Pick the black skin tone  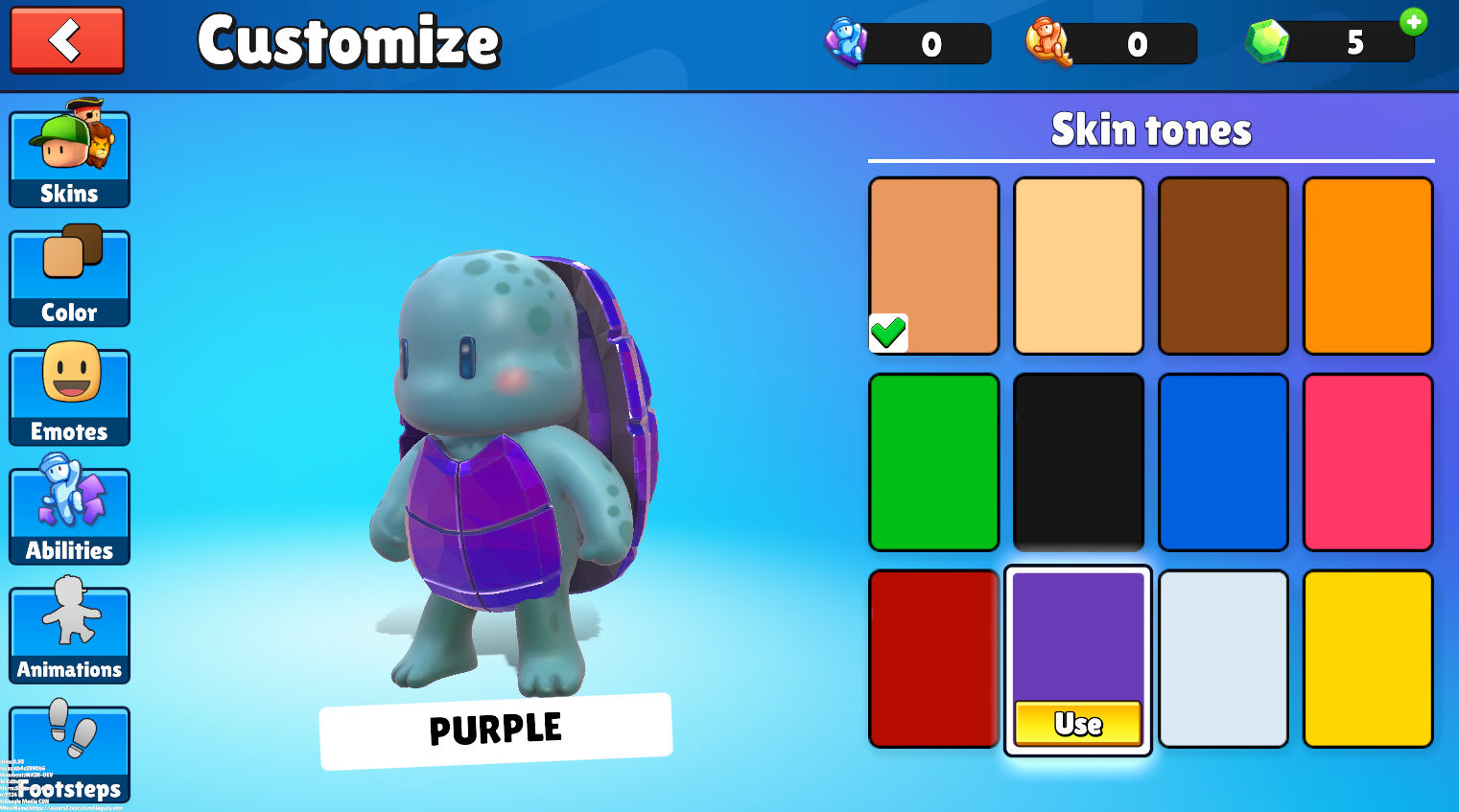(1078, 462)
